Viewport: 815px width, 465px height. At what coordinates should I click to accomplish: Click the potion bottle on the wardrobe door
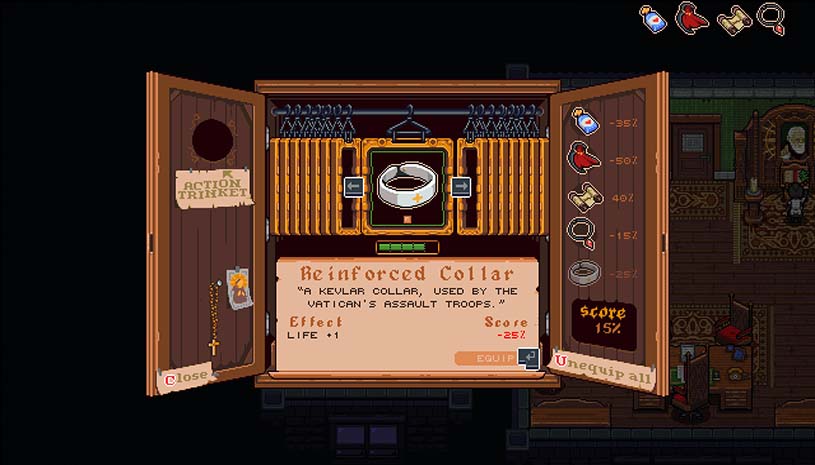click(x=585, y=122)
